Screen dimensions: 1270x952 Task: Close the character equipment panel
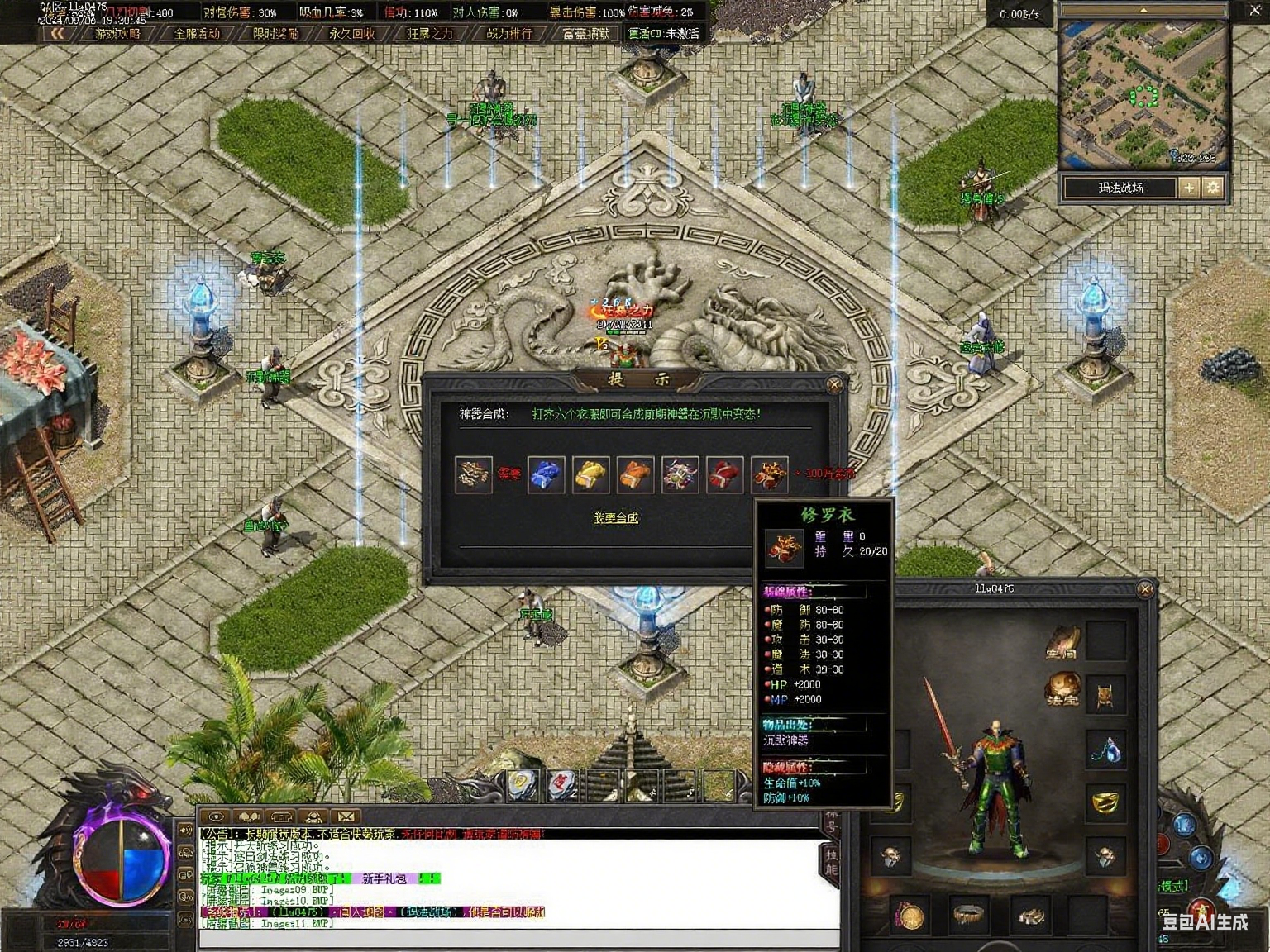pos(1145,589)
